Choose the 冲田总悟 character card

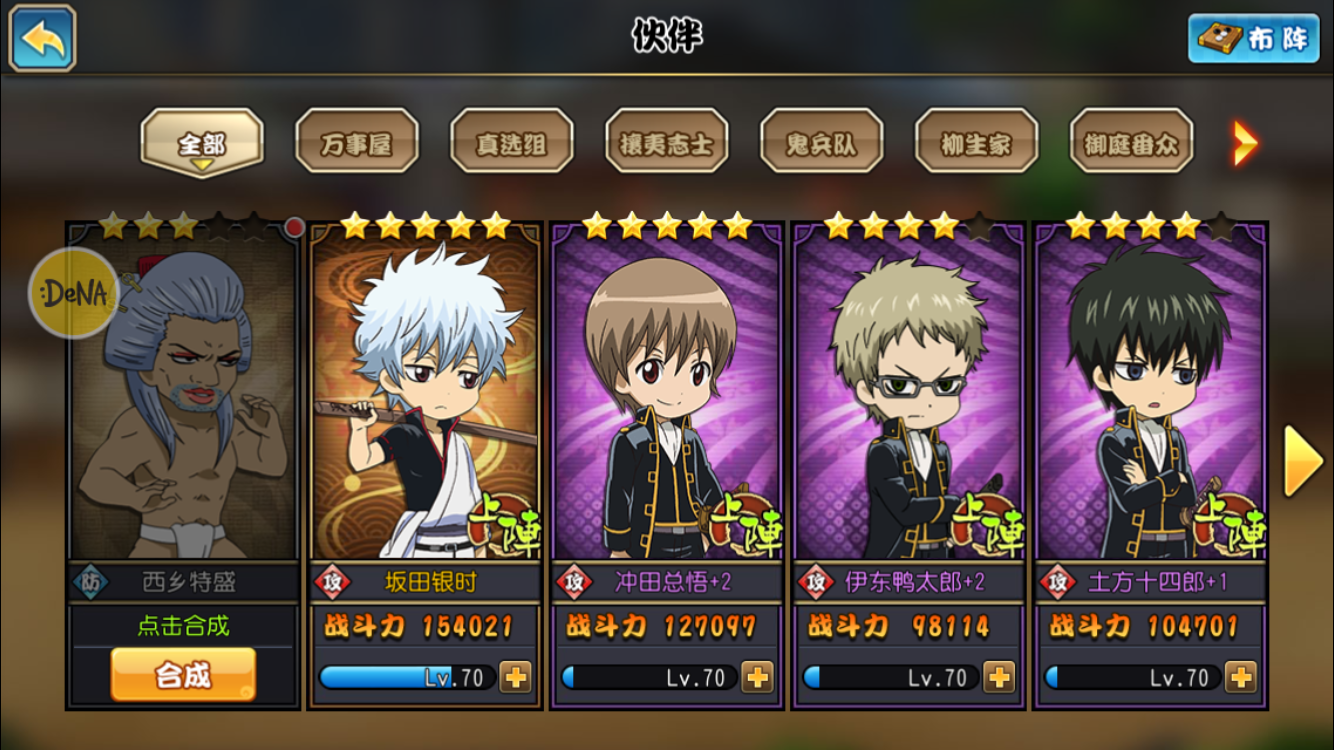[x=667, y=400]
